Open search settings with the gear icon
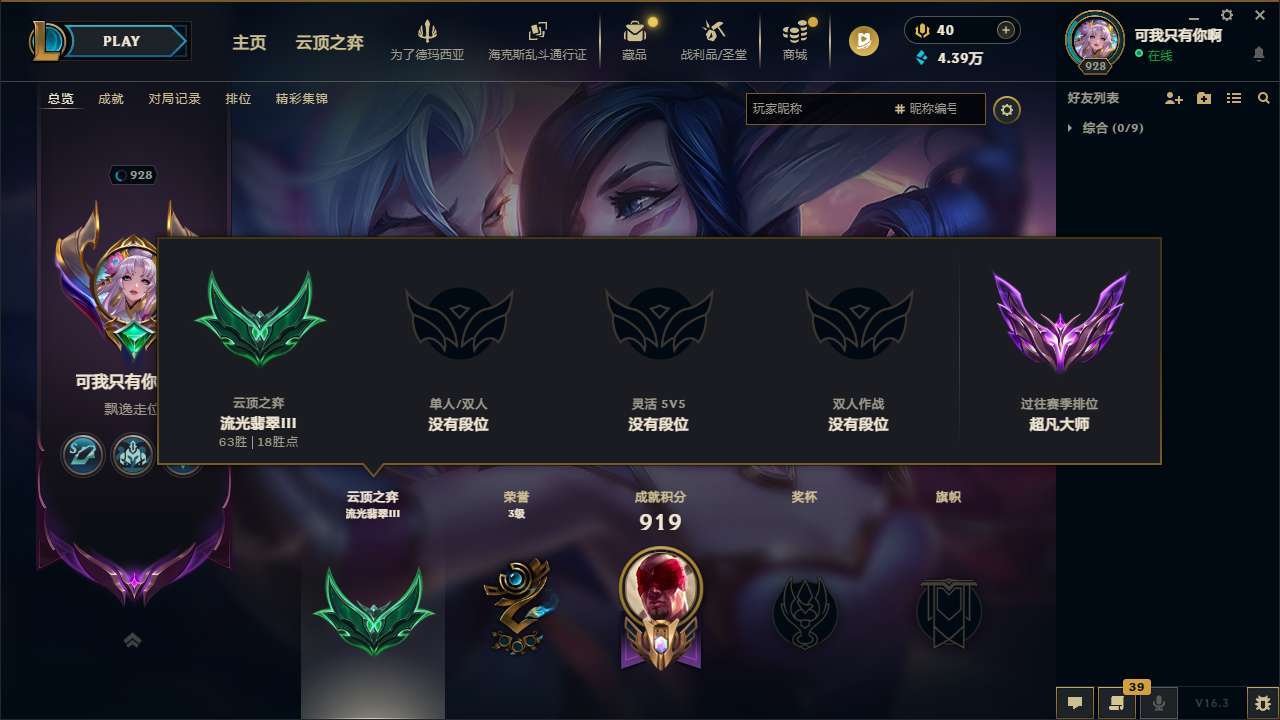 point(1007,109)
